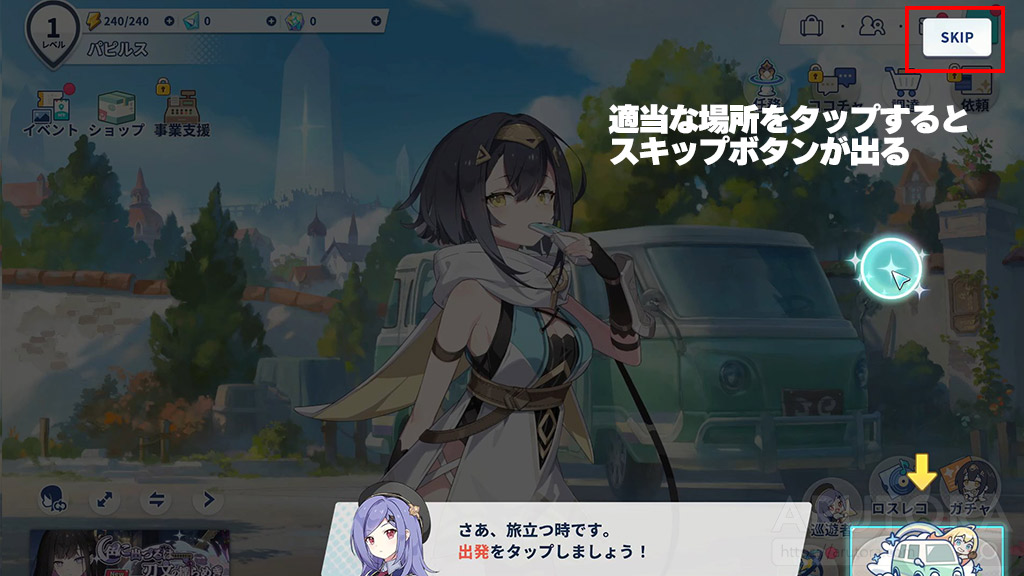Add stamina with the plus beside 240/240
1024x576 pixels.
[169, 20]
